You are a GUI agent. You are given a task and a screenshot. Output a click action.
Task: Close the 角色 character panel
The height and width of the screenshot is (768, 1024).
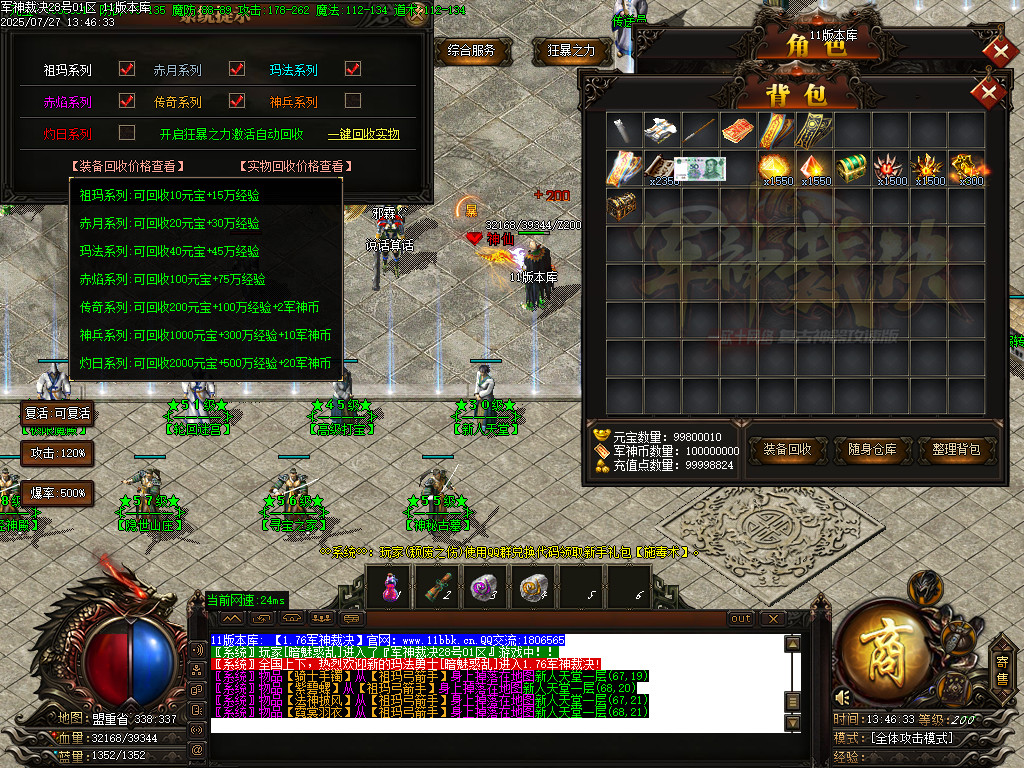coord(1000,50)
